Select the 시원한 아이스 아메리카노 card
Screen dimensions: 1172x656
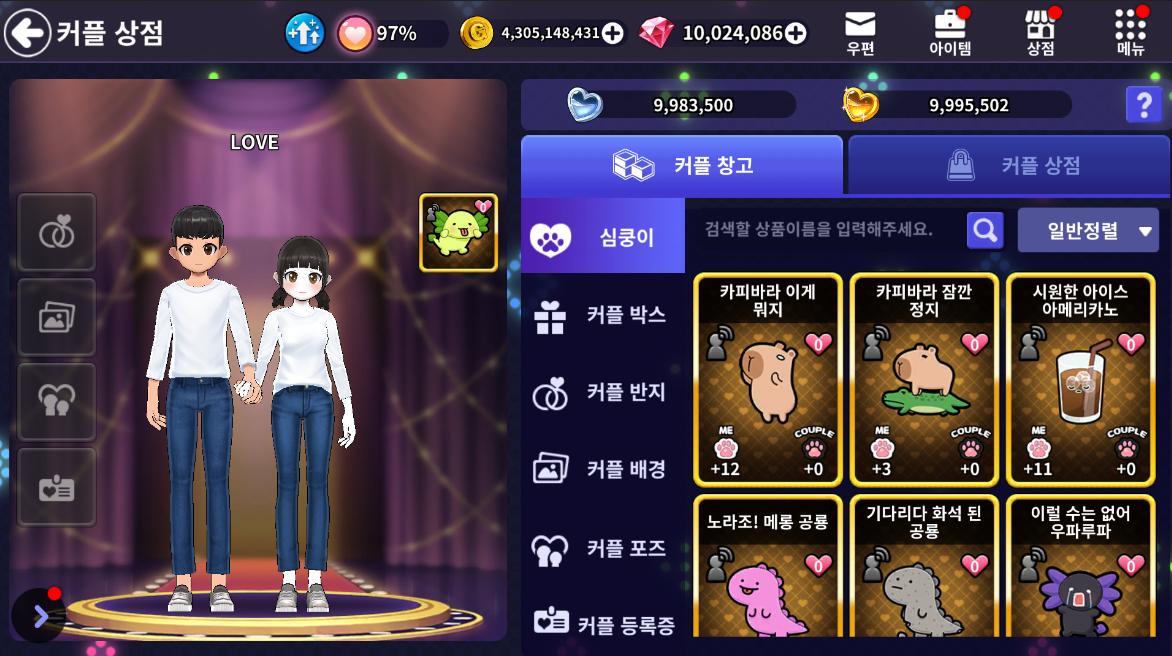1080,379
